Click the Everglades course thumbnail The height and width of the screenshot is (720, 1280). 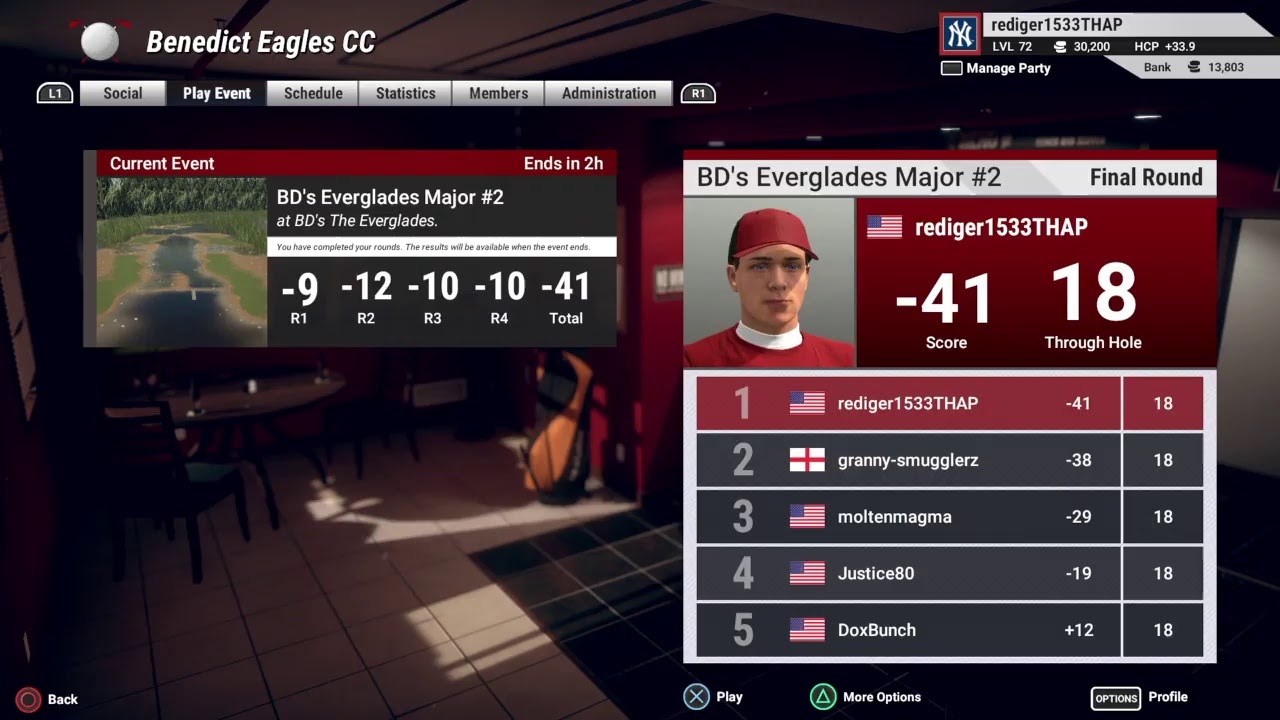(x=181, y=262)
